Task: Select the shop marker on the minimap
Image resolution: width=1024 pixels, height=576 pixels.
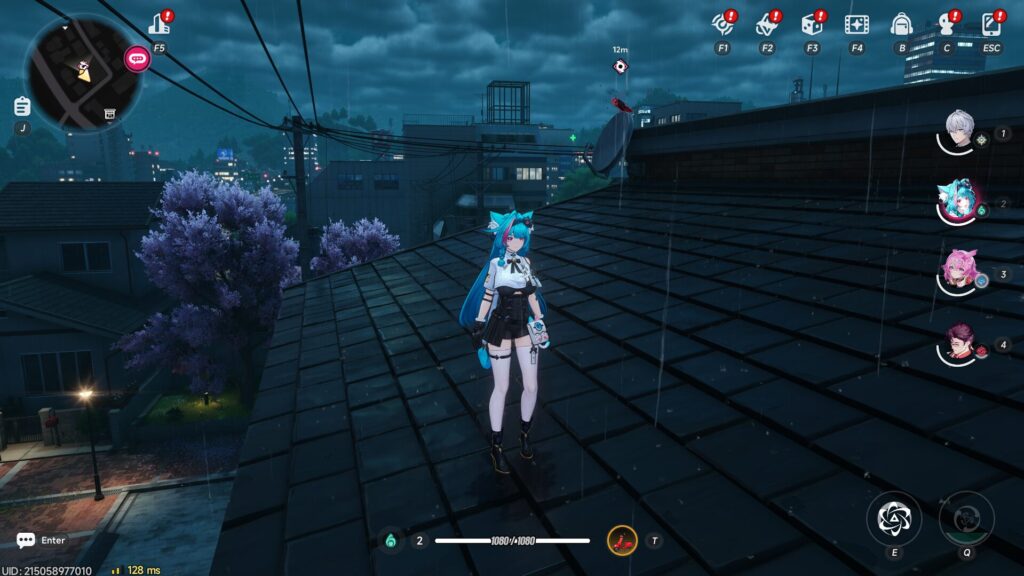Action: tap(109, 114)
